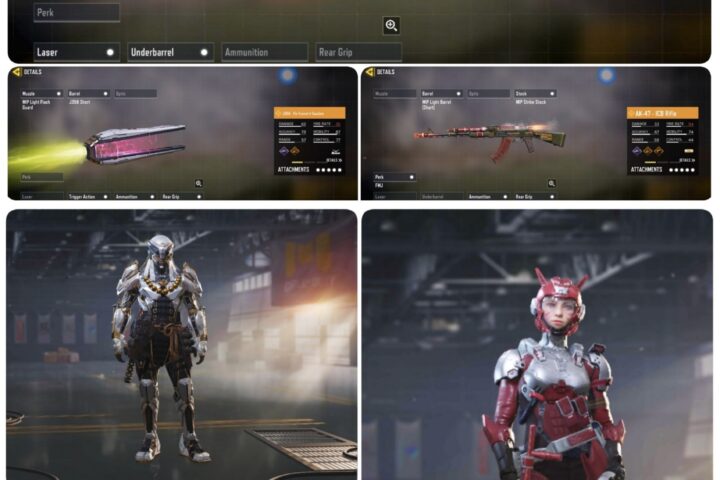
Task: Go back from the J358 details panel
Action: [16, 72]
